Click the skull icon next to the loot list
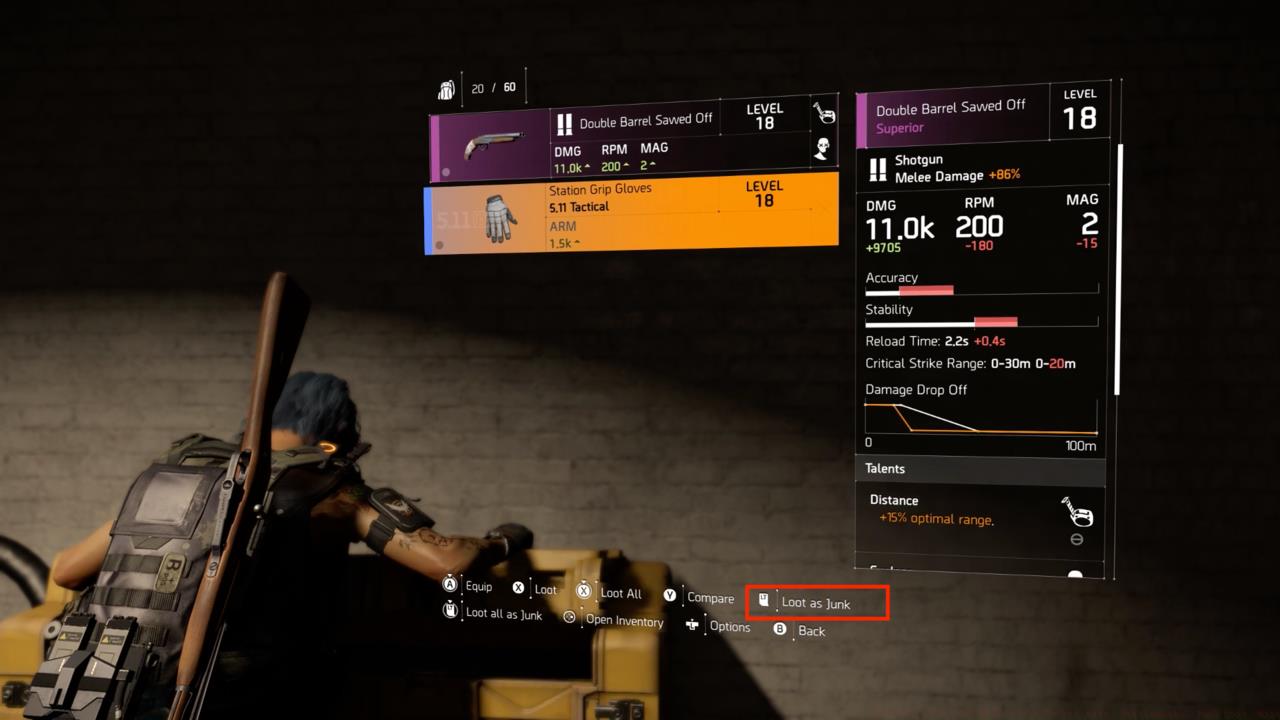This screenshot has height=720, width=1280. tap(821, 149)
